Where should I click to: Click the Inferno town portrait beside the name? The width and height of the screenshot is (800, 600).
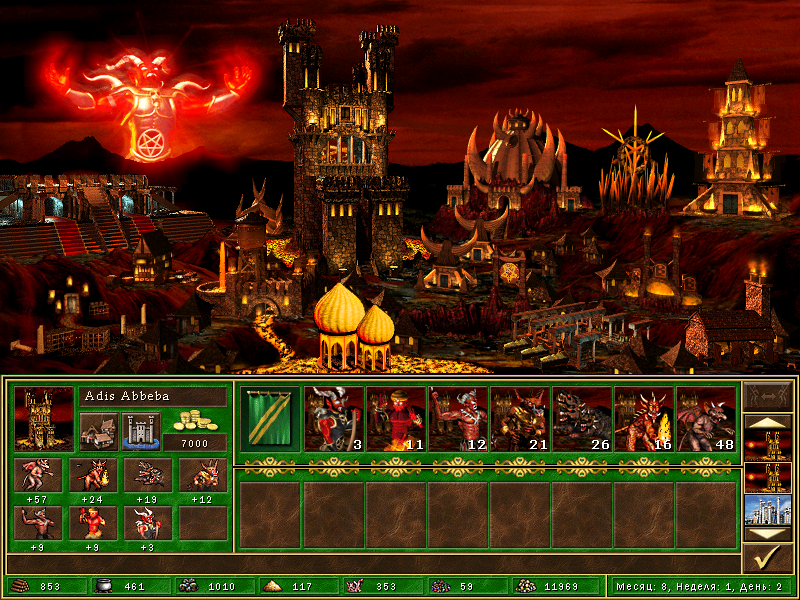(44, 418)
